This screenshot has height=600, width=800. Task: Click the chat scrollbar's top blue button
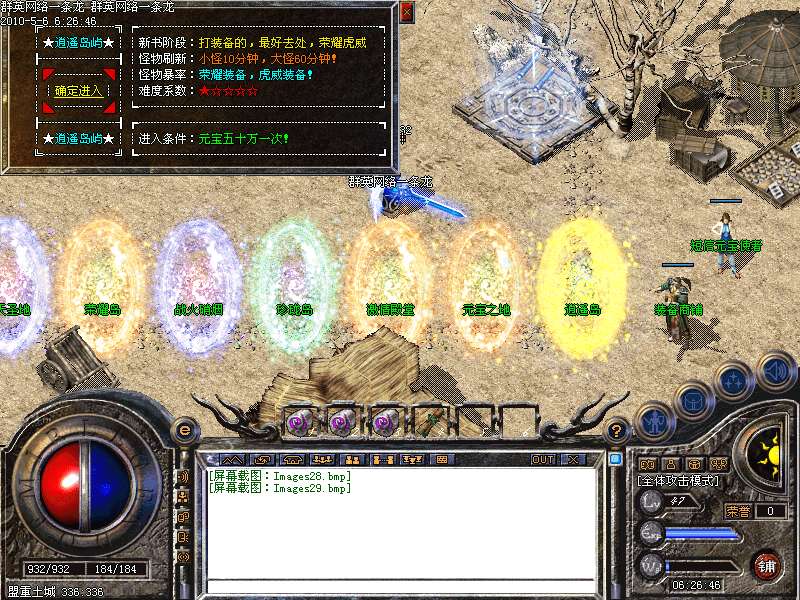(615, 458)
